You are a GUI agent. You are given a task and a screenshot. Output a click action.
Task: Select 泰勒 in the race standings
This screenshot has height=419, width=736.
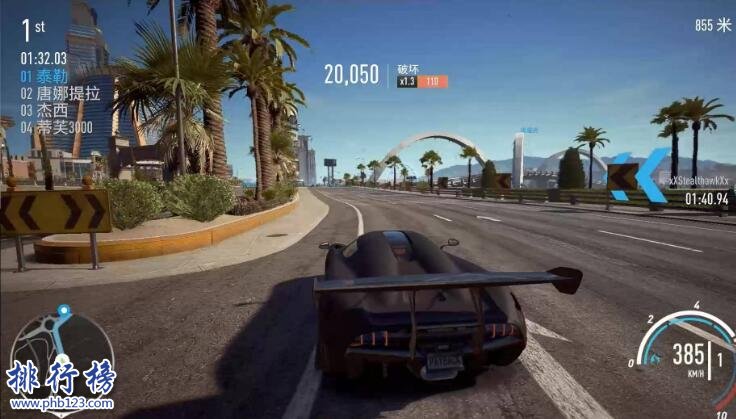tap(45, 74)
